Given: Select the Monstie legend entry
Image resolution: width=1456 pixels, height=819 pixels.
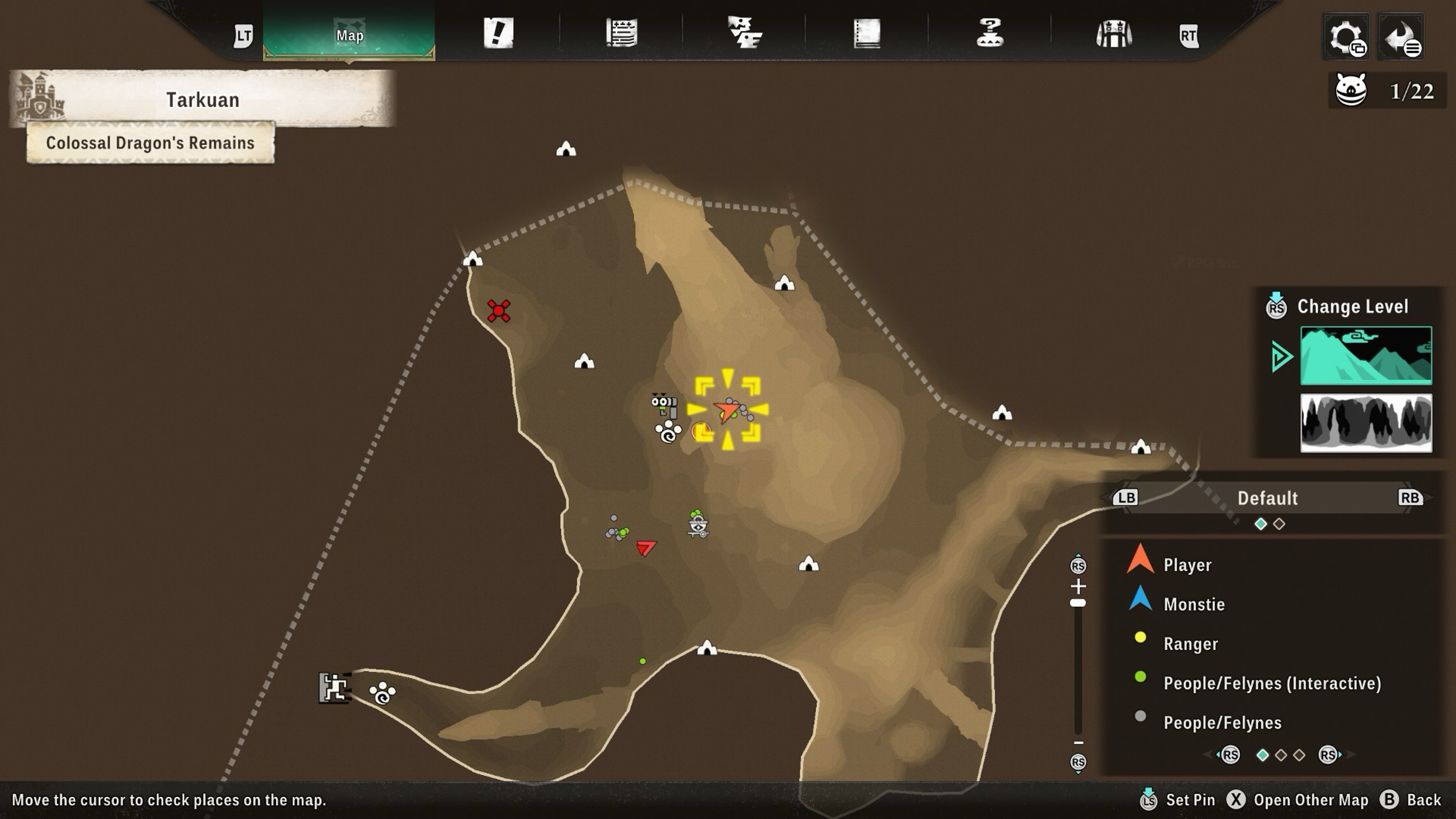Looking at the screenshot, I should 1194,604.
